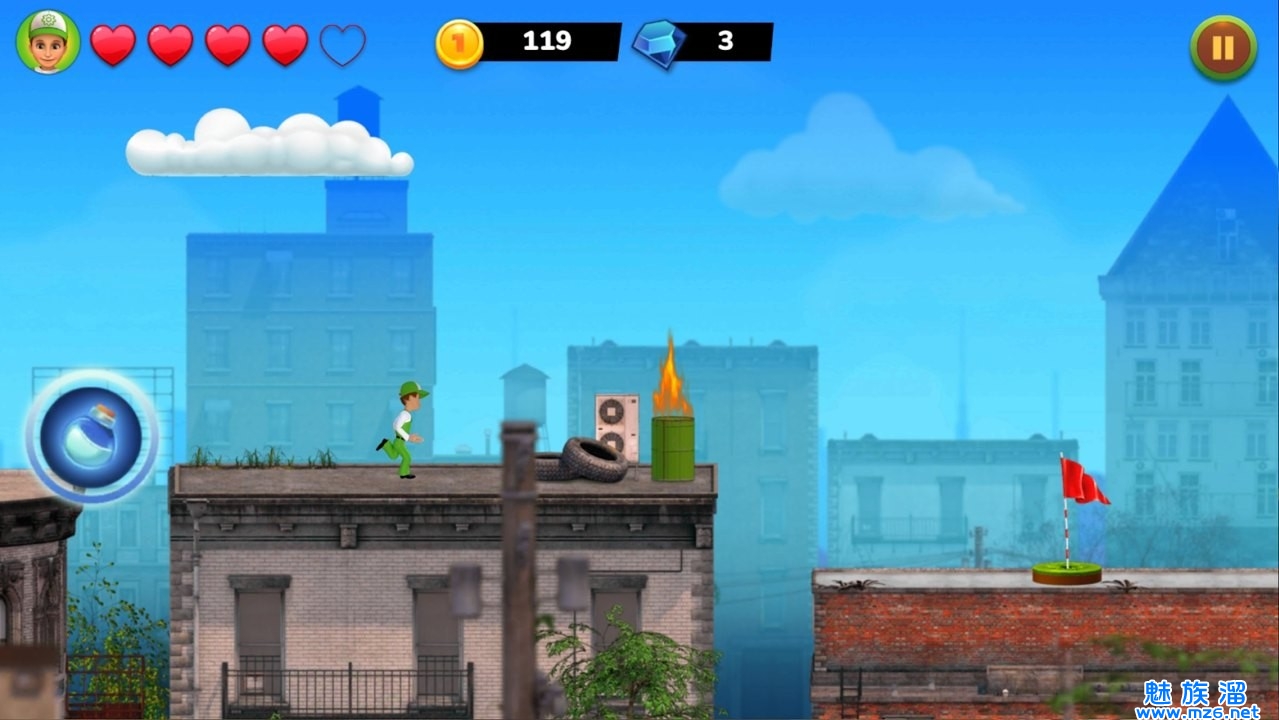Tap the character portrait avatar

pyautogui.click(x=48, y=43)
